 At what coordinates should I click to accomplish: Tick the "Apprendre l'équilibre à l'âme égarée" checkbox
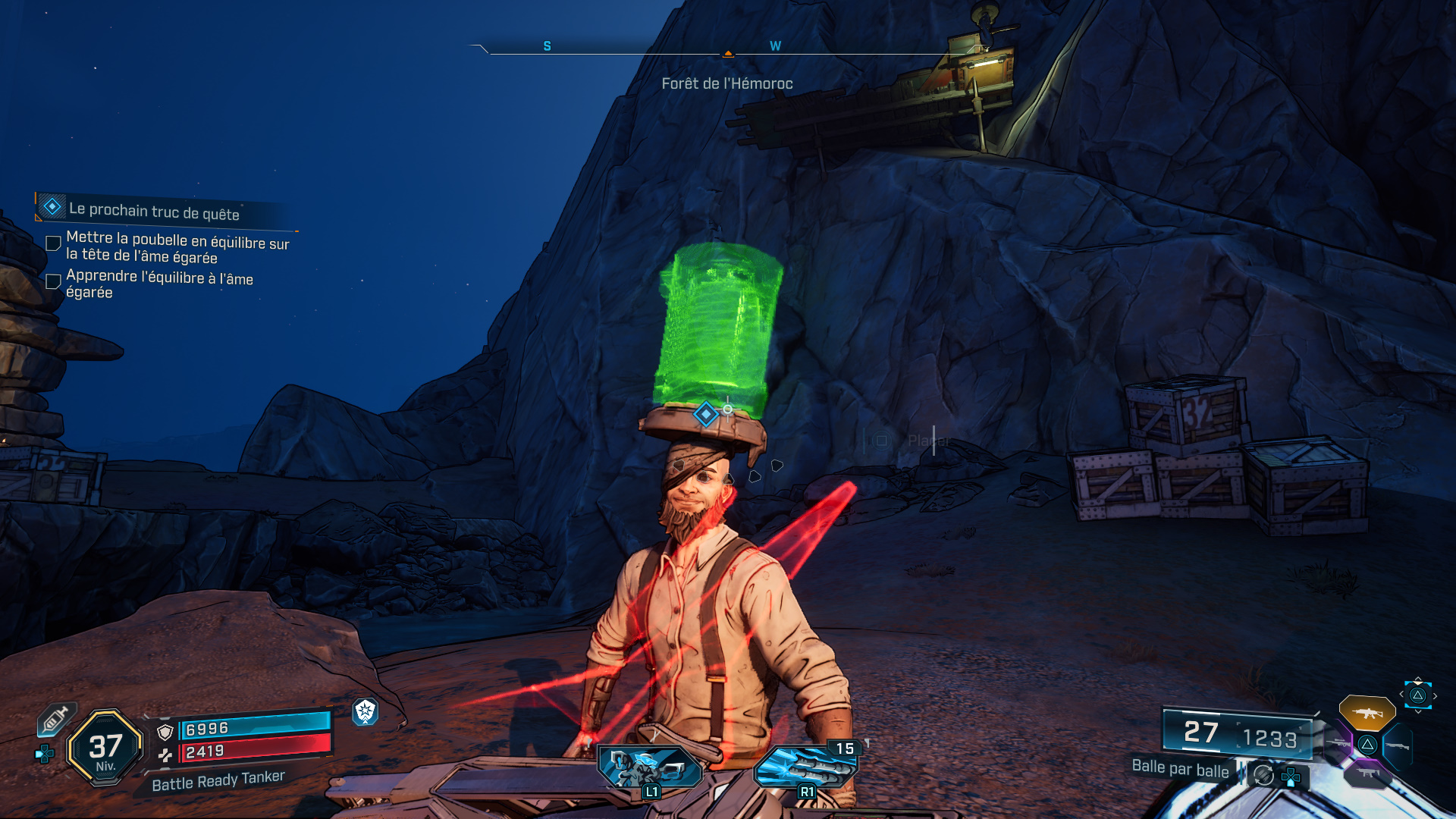(x=53, y=281)
